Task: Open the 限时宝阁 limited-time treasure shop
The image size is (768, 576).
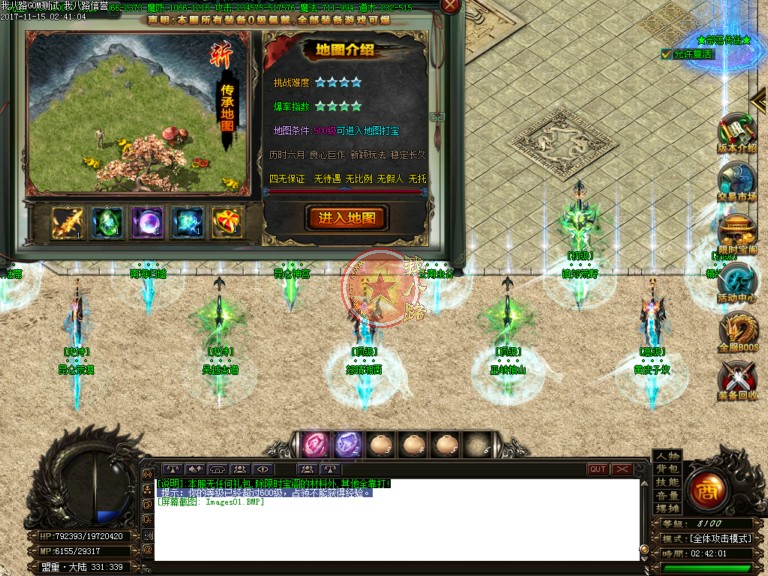Action: (738, 232)
